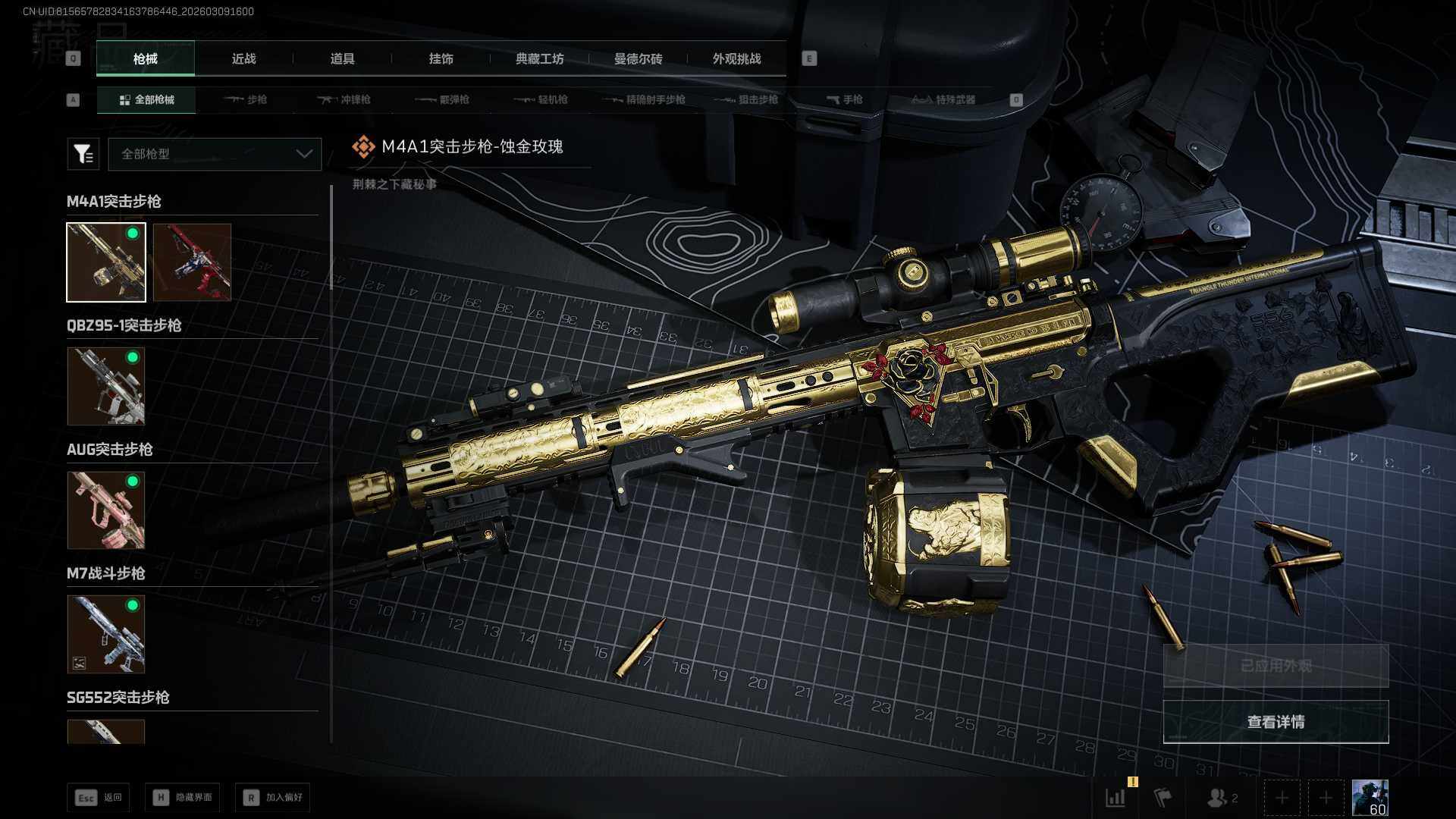Pick the pink AUG skin thumbnail
Viewport: 1456px width, 819px height.
(x=106, y=510)
